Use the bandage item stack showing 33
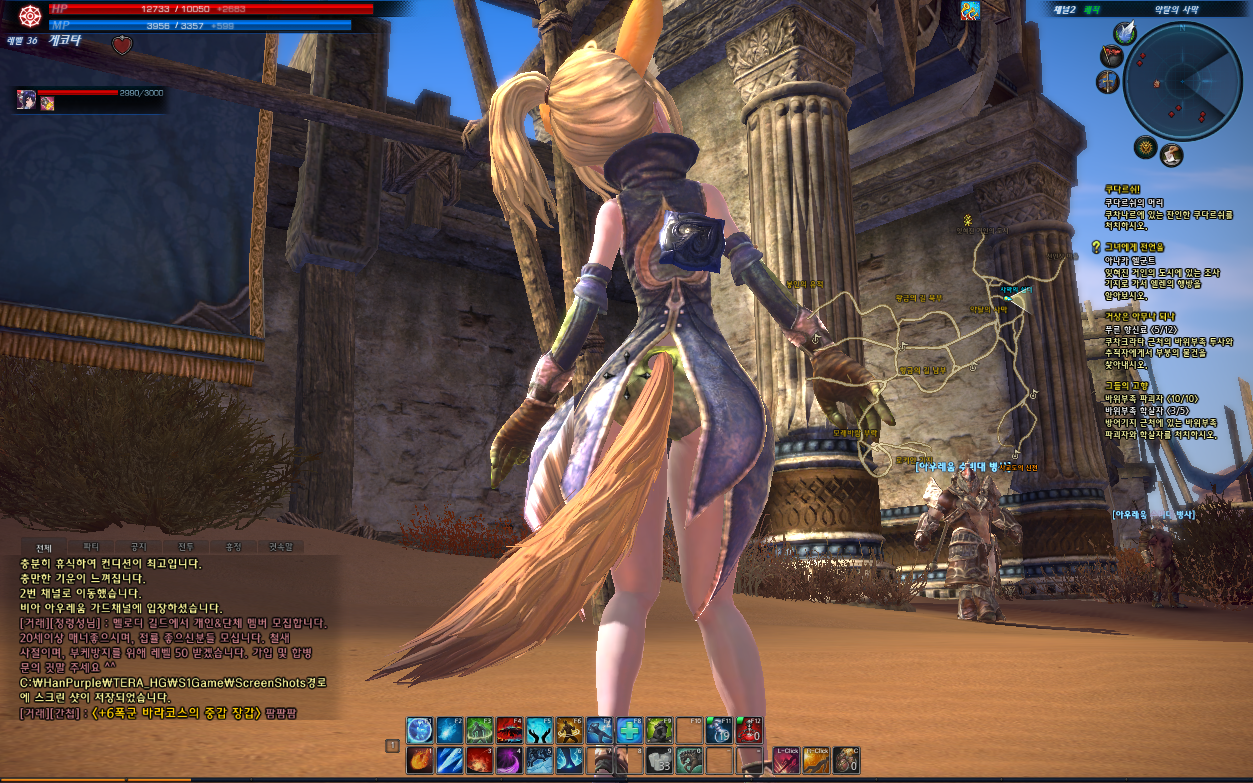This screenshot has width=1253, height=783. coord(658,759)
